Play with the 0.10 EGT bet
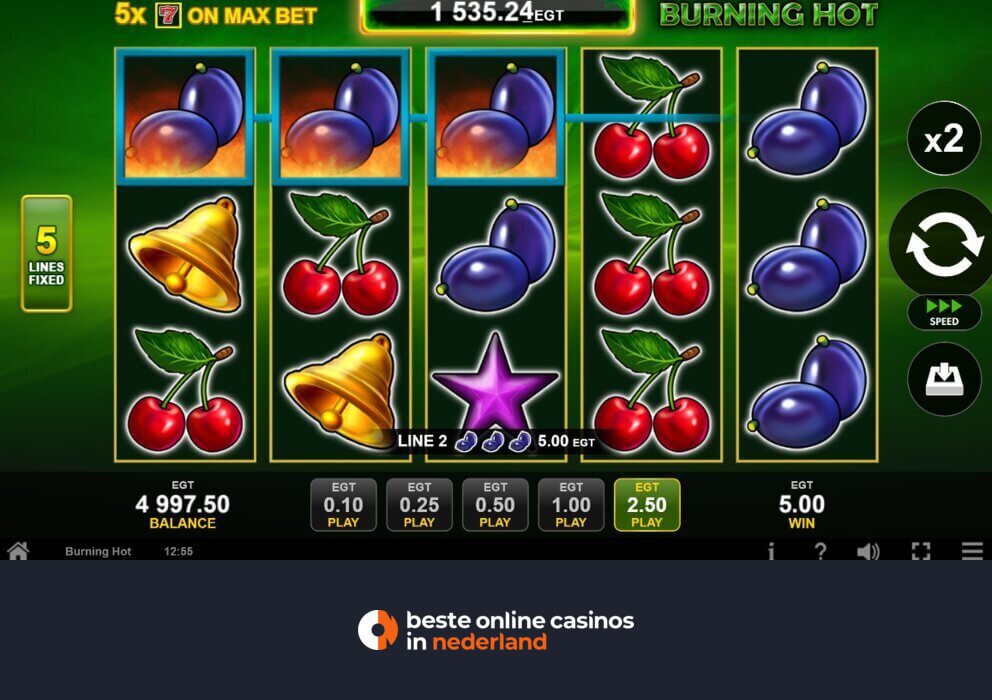The width and height of the screenshot is (992, 700). point(343,505)
